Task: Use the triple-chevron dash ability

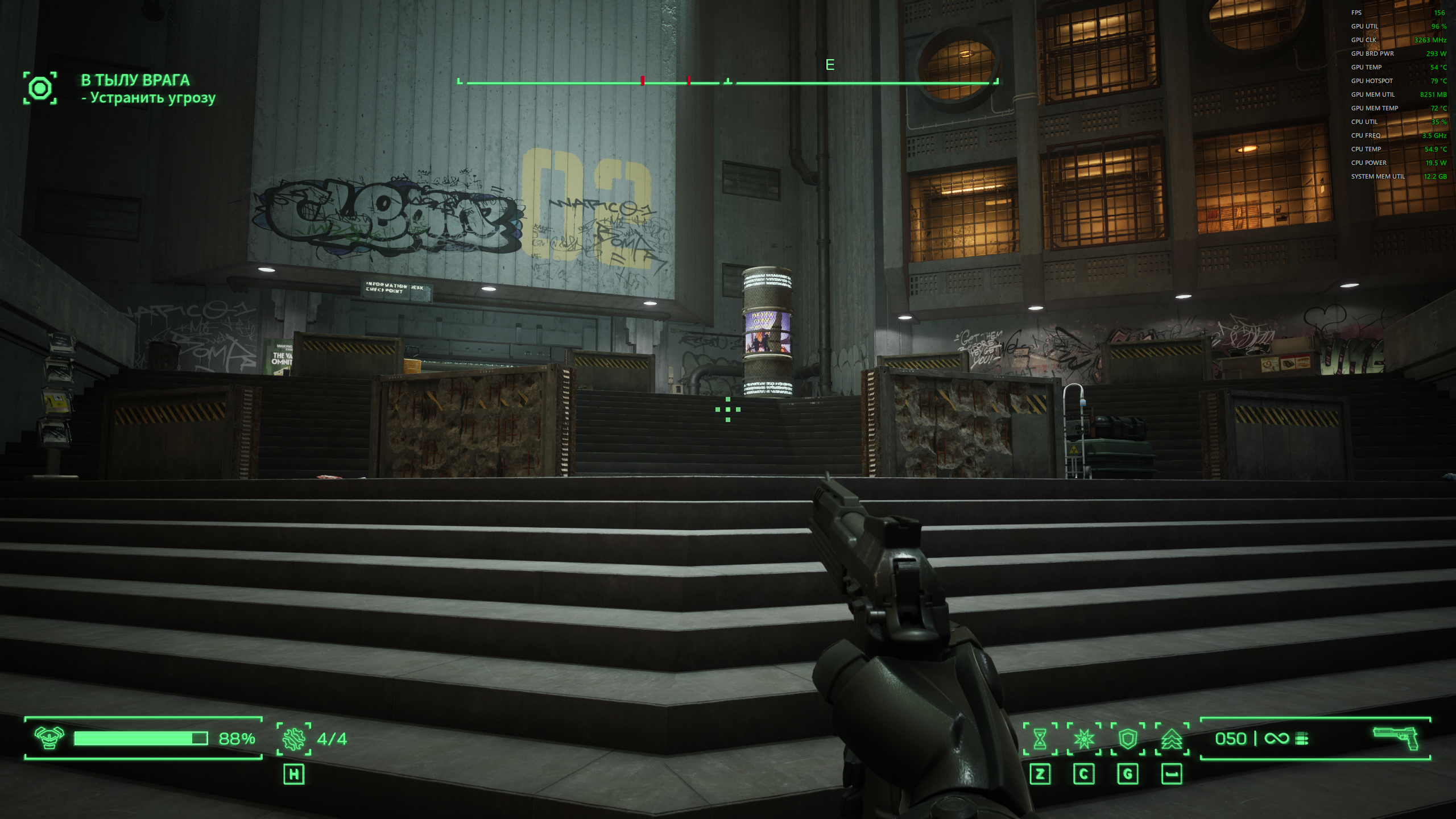Action: 1172,739
